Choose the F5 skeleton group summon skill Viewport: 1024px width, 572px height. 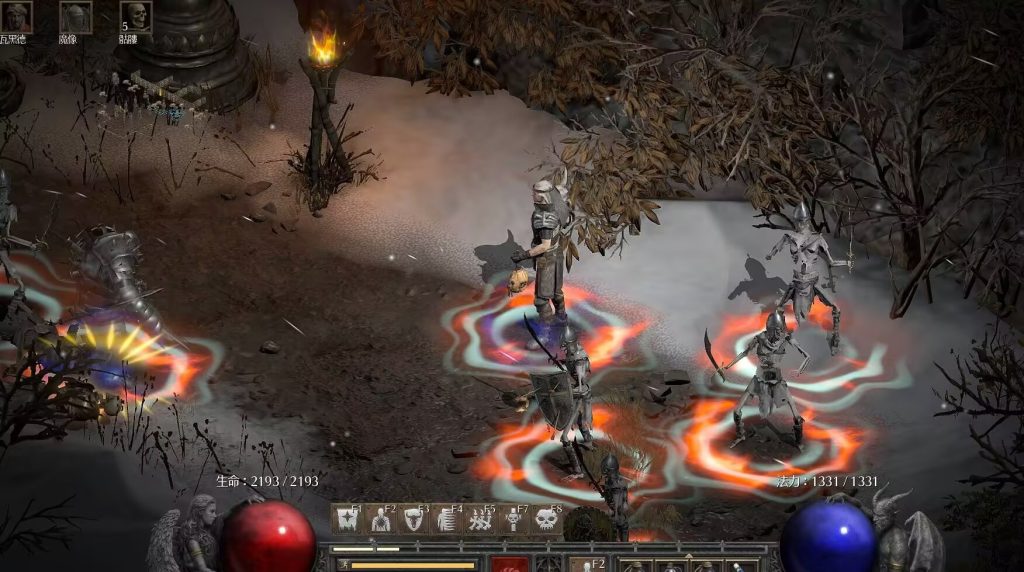[480, 519]
